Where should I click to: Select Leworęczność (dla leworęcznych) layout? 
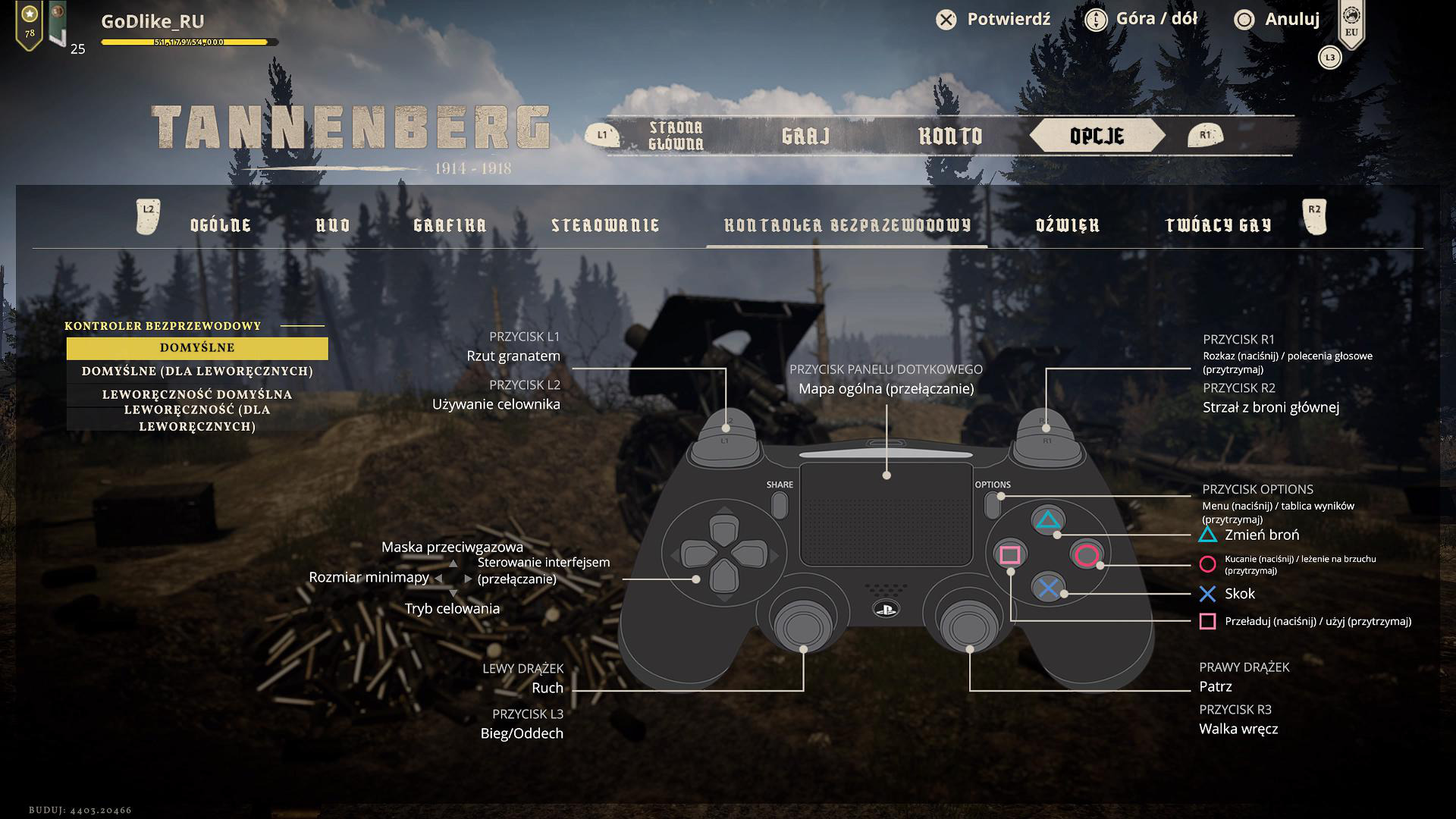197,419
